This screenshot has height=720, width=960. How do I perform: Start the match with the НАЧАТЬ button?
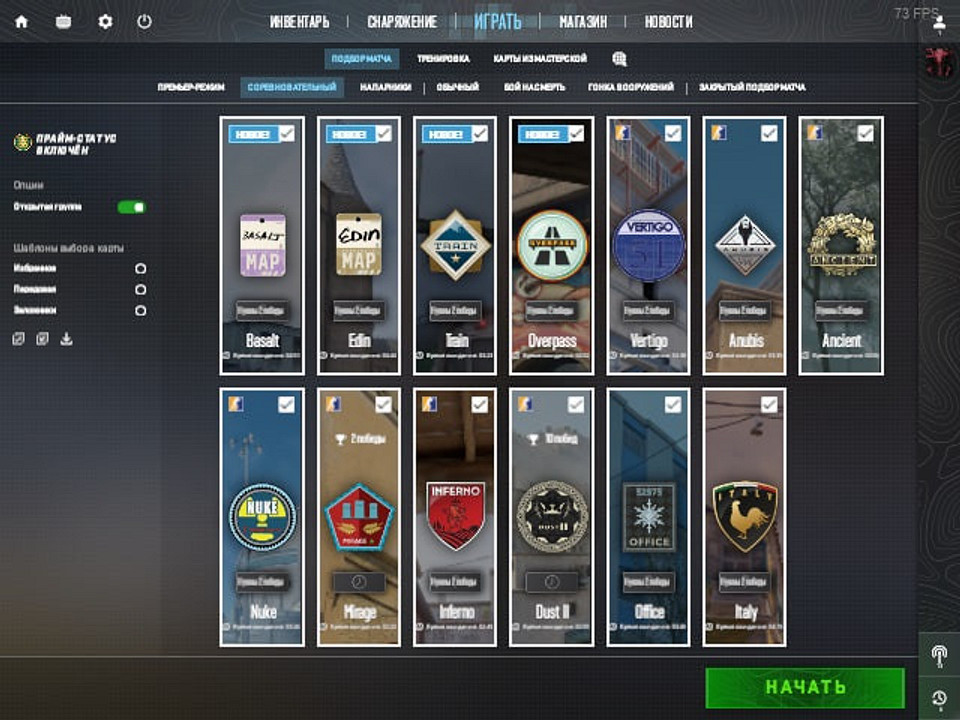click(805, 687)
